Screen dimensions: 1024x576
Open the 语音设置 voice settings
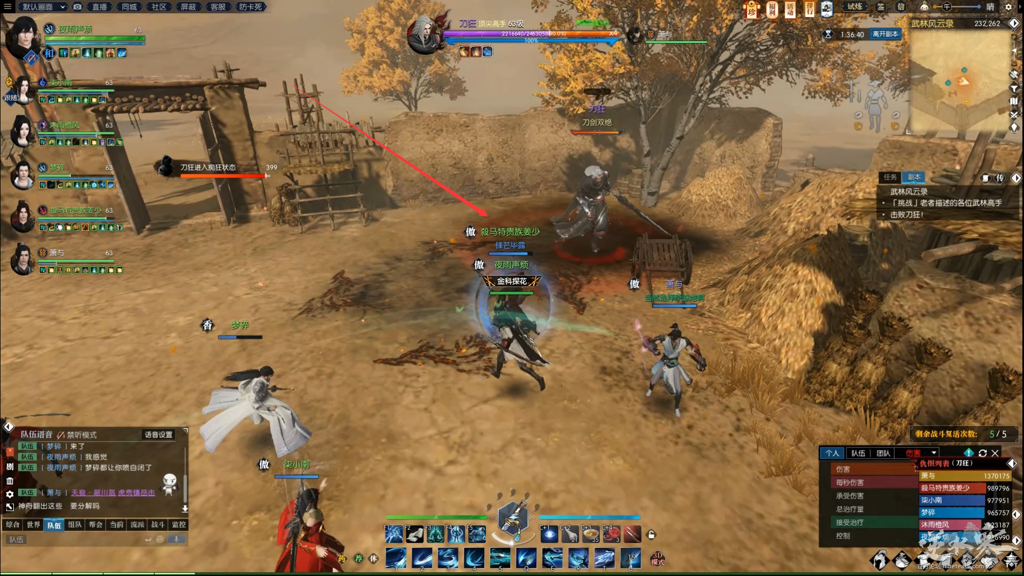[x=158, y=435]
